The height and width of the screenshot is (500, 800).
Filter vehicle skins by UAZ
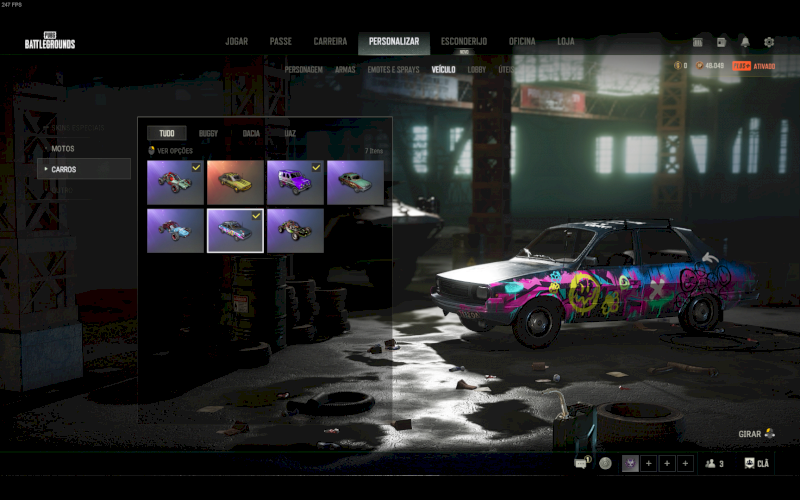point(290,133)
